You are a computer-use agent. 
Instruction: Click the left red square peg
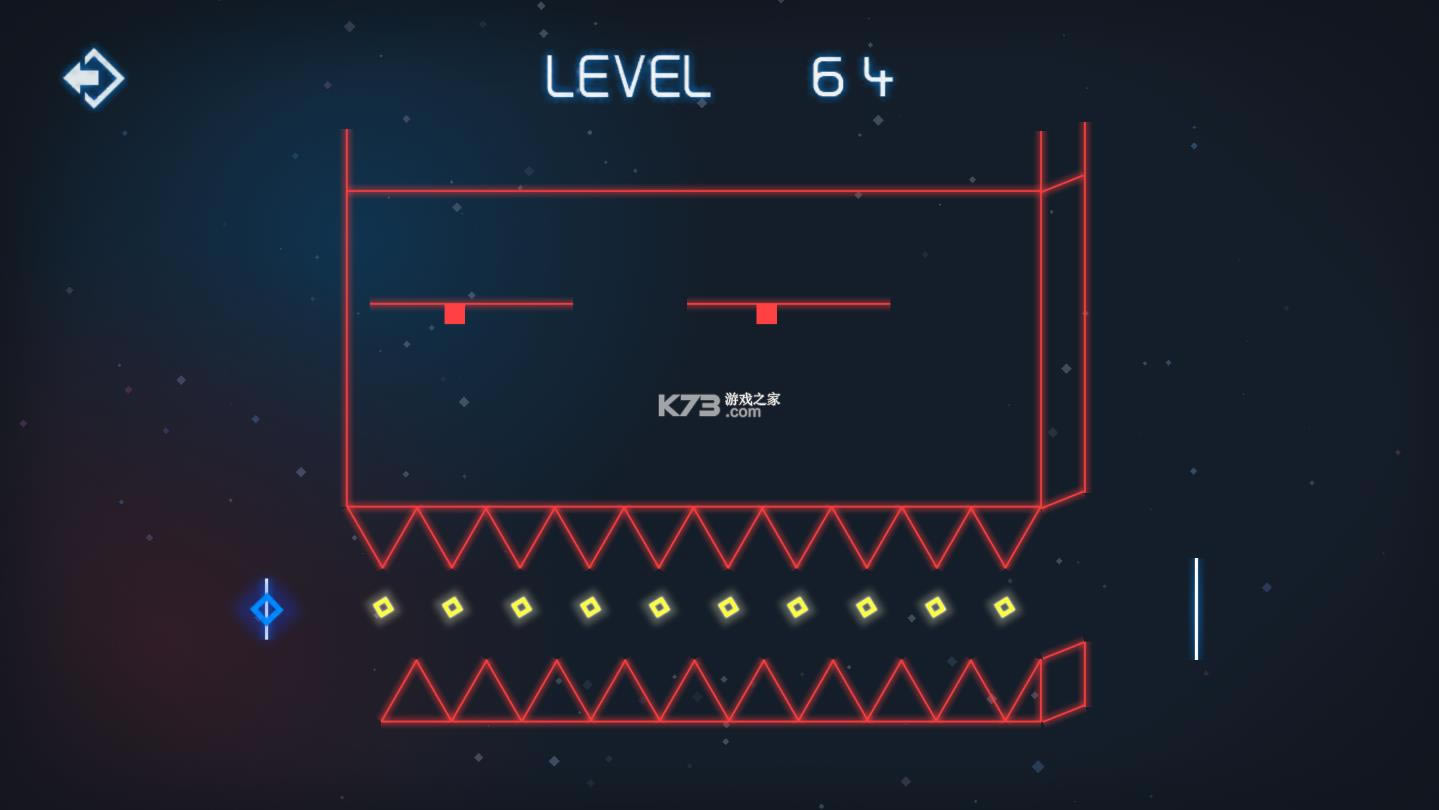454,314
